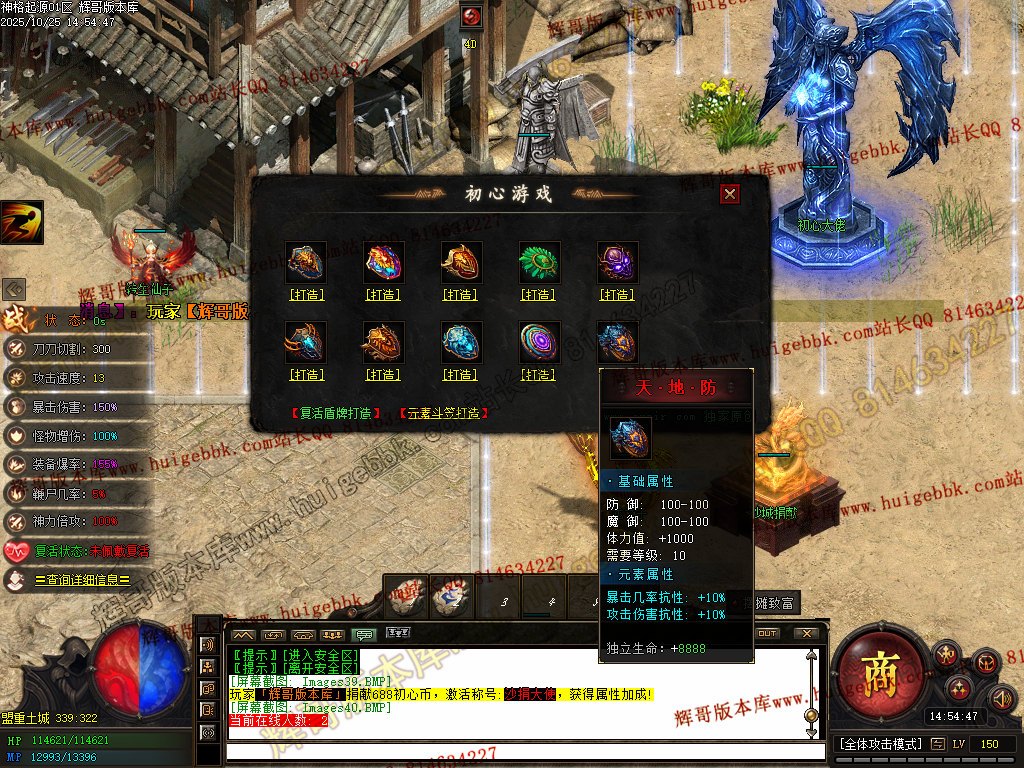Forge the purple orb shield
Image resolution: width=1024 pixels, height=768 pixels.
tap(617, 295)
